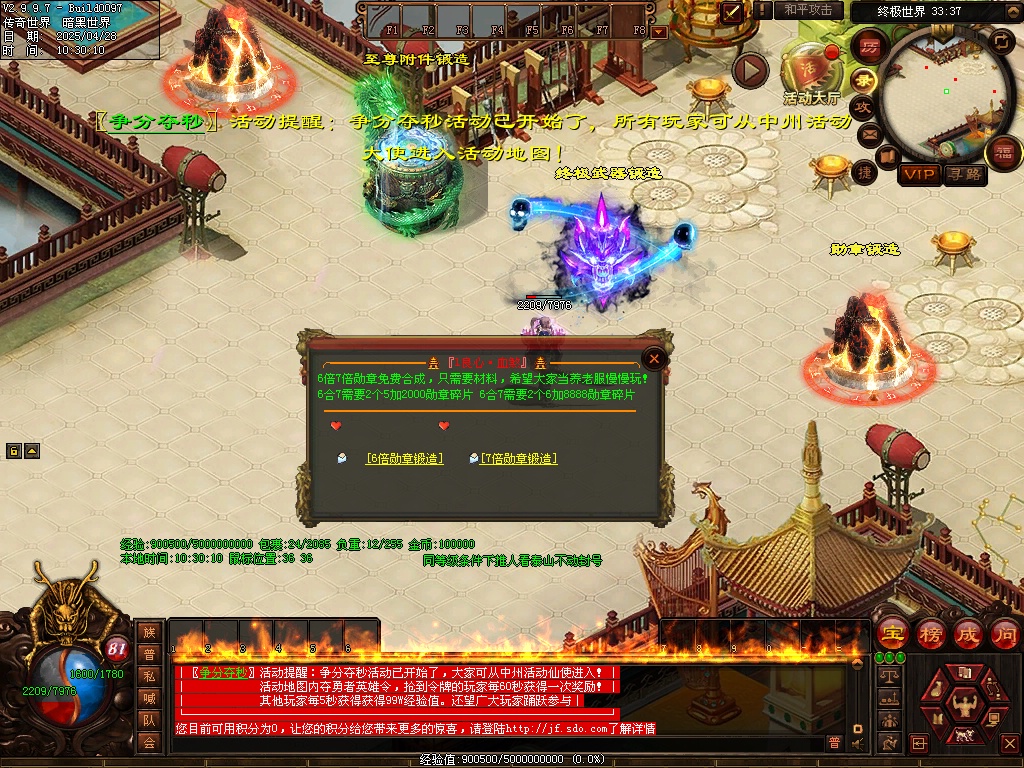Click the round play arrow button
The image size is (1024, 768).
(750, 70)
